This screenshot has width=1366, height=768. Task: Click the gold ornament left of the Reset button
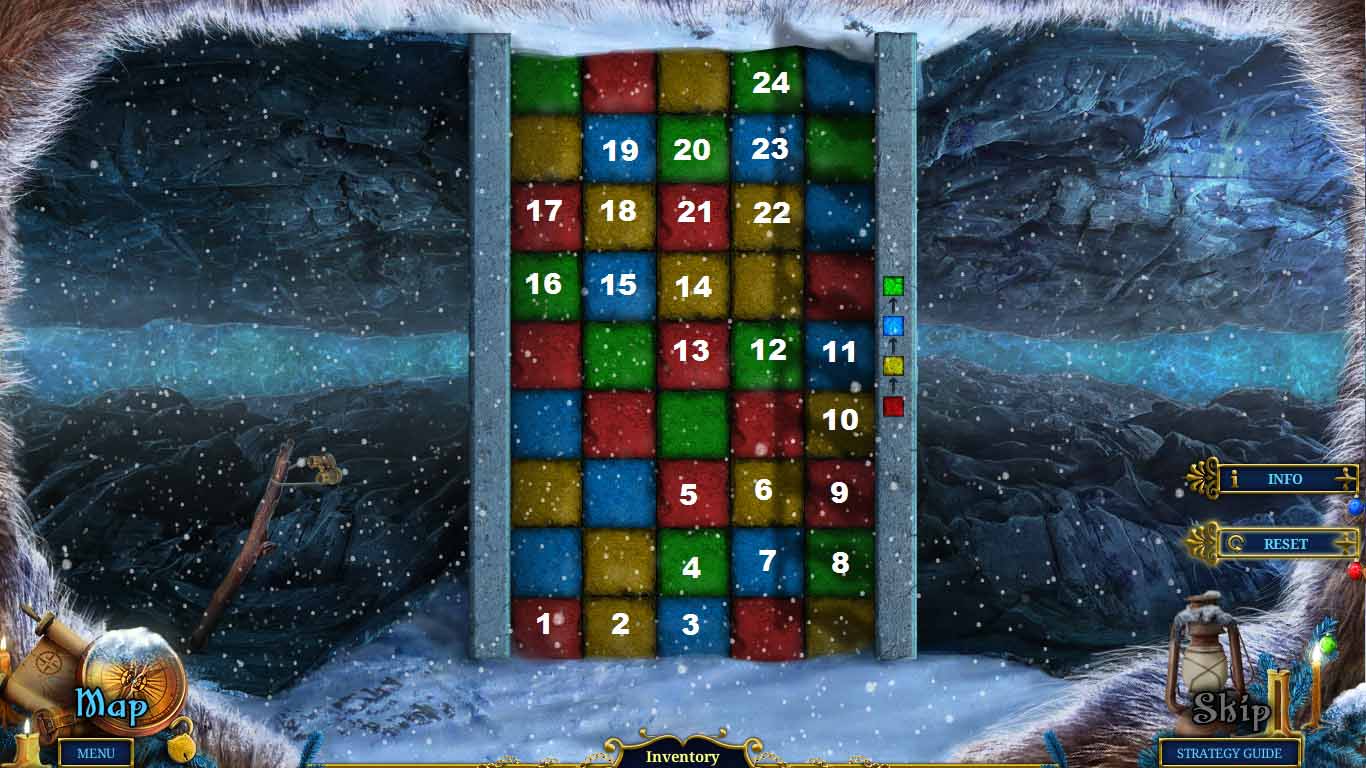1204,544
